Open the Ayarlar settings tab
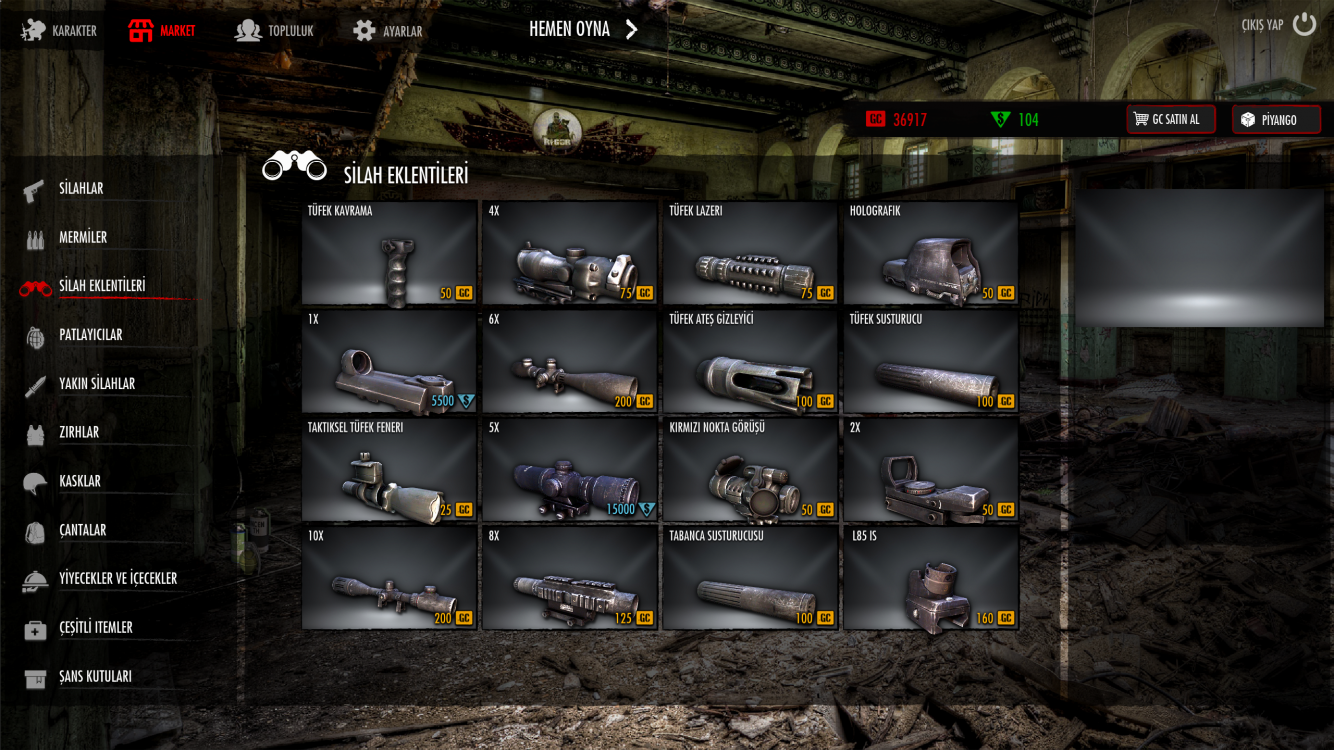 [x=388, y=31]
